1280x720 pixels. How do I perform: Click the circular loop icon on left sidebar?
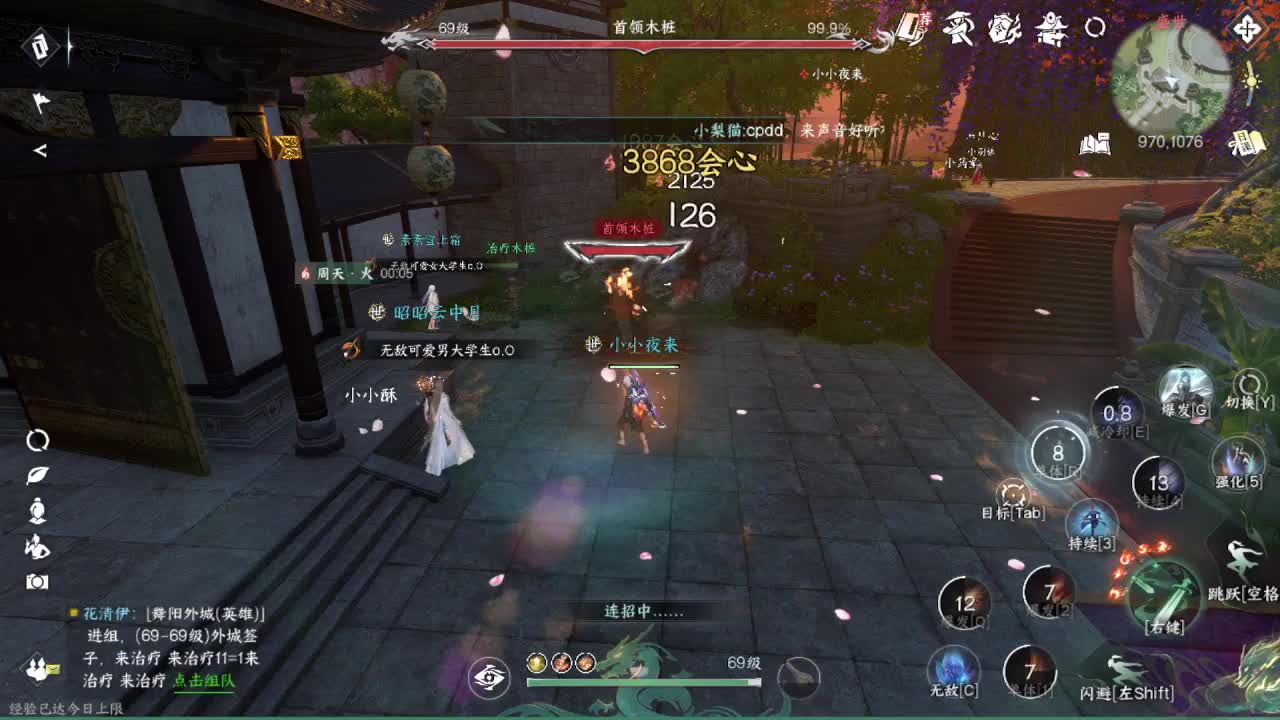click(x=39, y=441)
